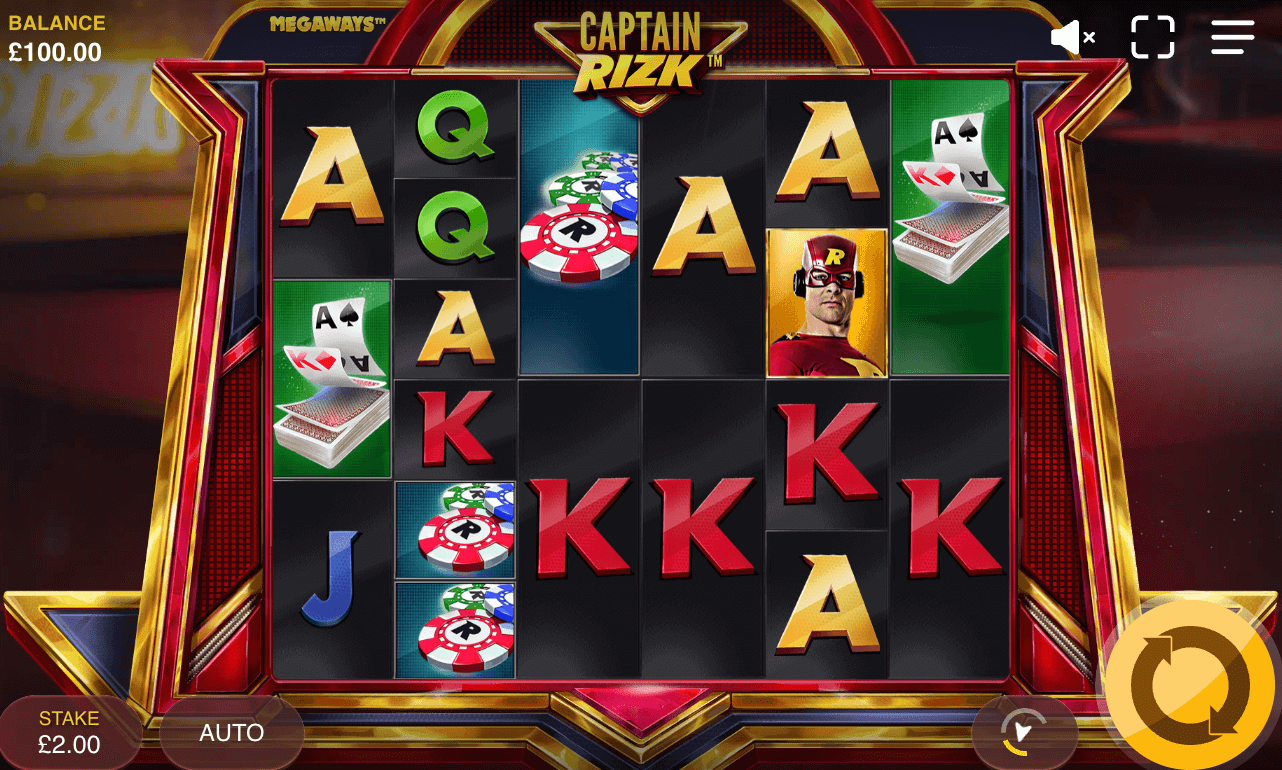Open the hamburger game menu
Screen dimensions: 1282x770
[1232, 37]
